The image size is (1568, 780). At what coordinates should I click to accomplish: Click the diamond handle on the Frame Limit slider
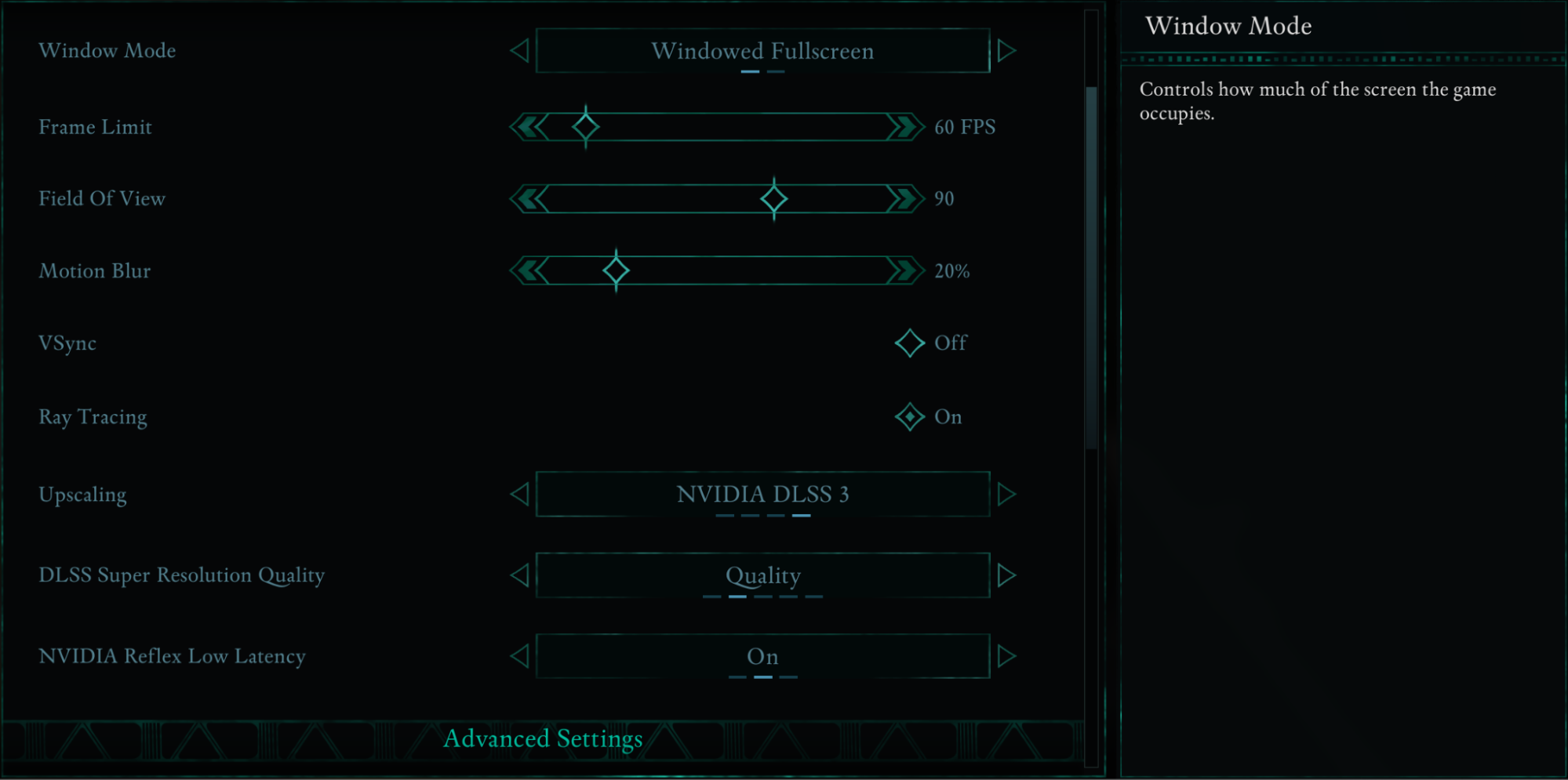(584, 125)
